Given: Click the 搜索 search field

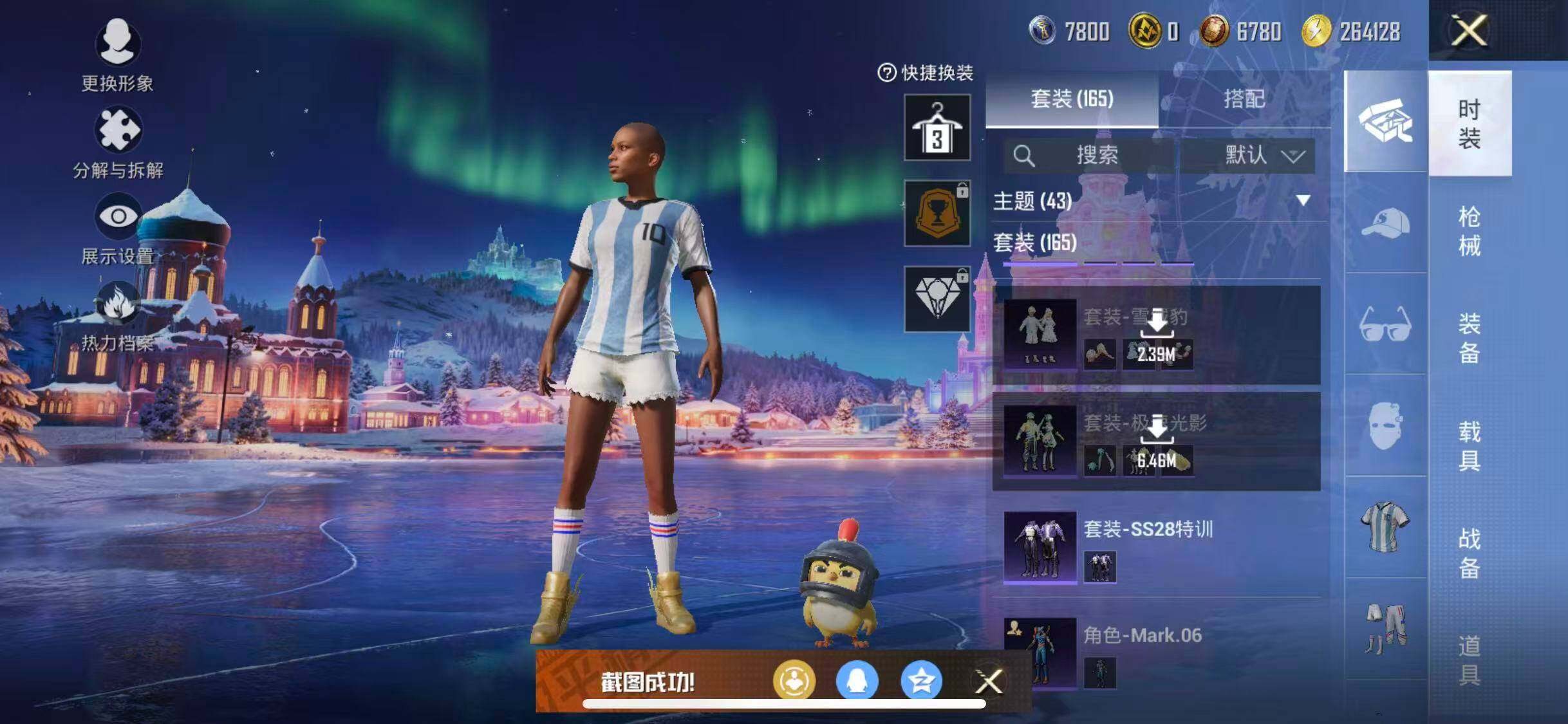Looking at the screenshot, I should point(1094,155).
